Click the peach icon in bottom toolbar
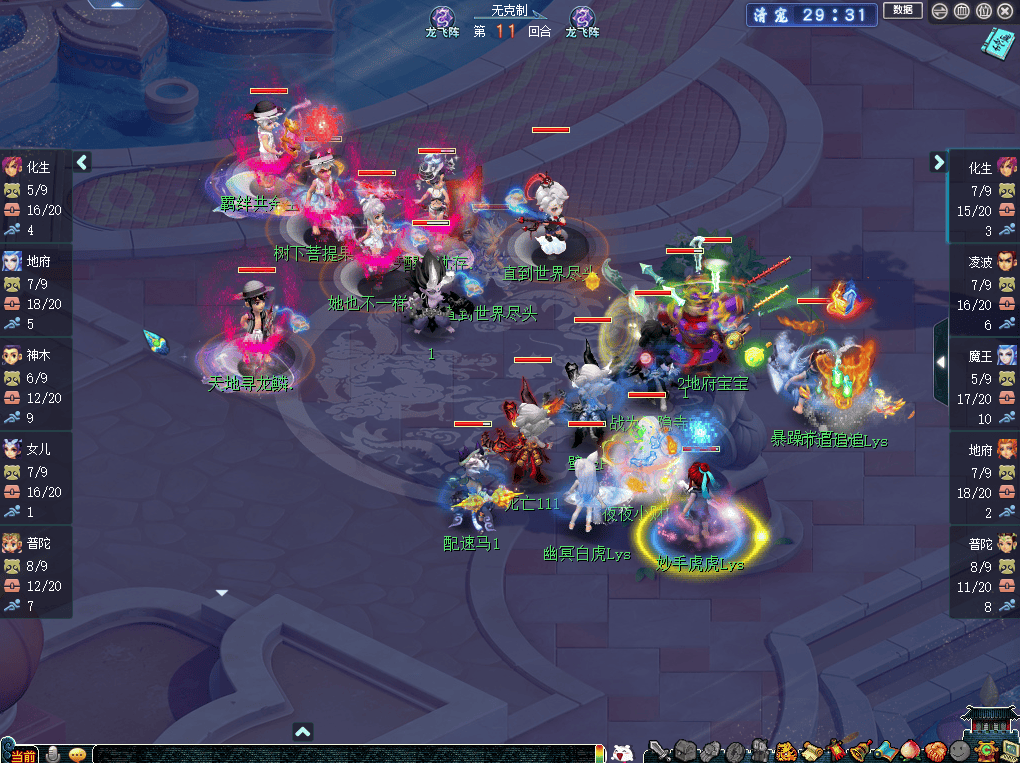The width and height of the screenshot is (1020, 763). 909,750
